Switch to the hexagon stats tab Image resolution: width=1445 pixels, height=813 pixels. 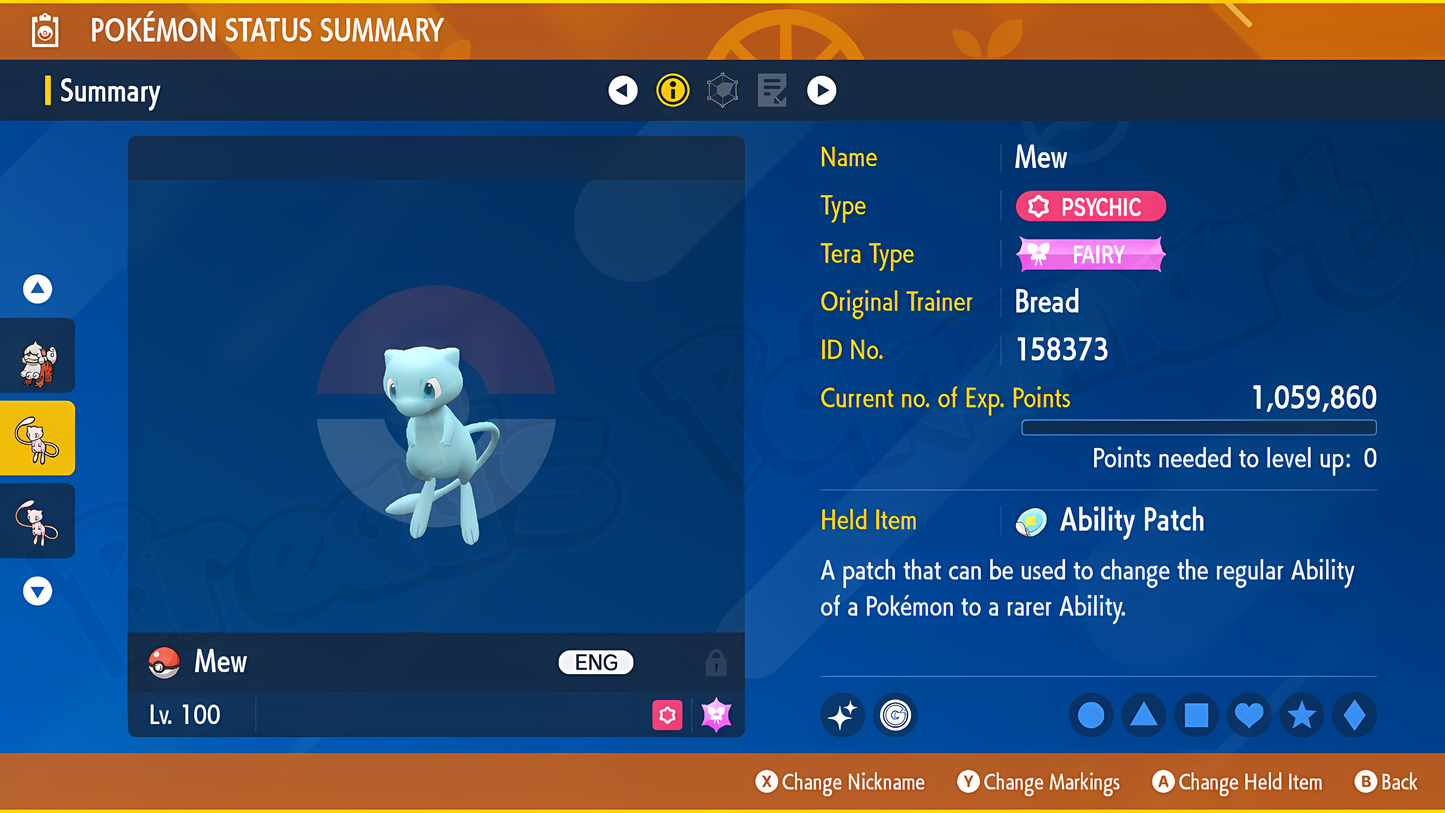722,91
